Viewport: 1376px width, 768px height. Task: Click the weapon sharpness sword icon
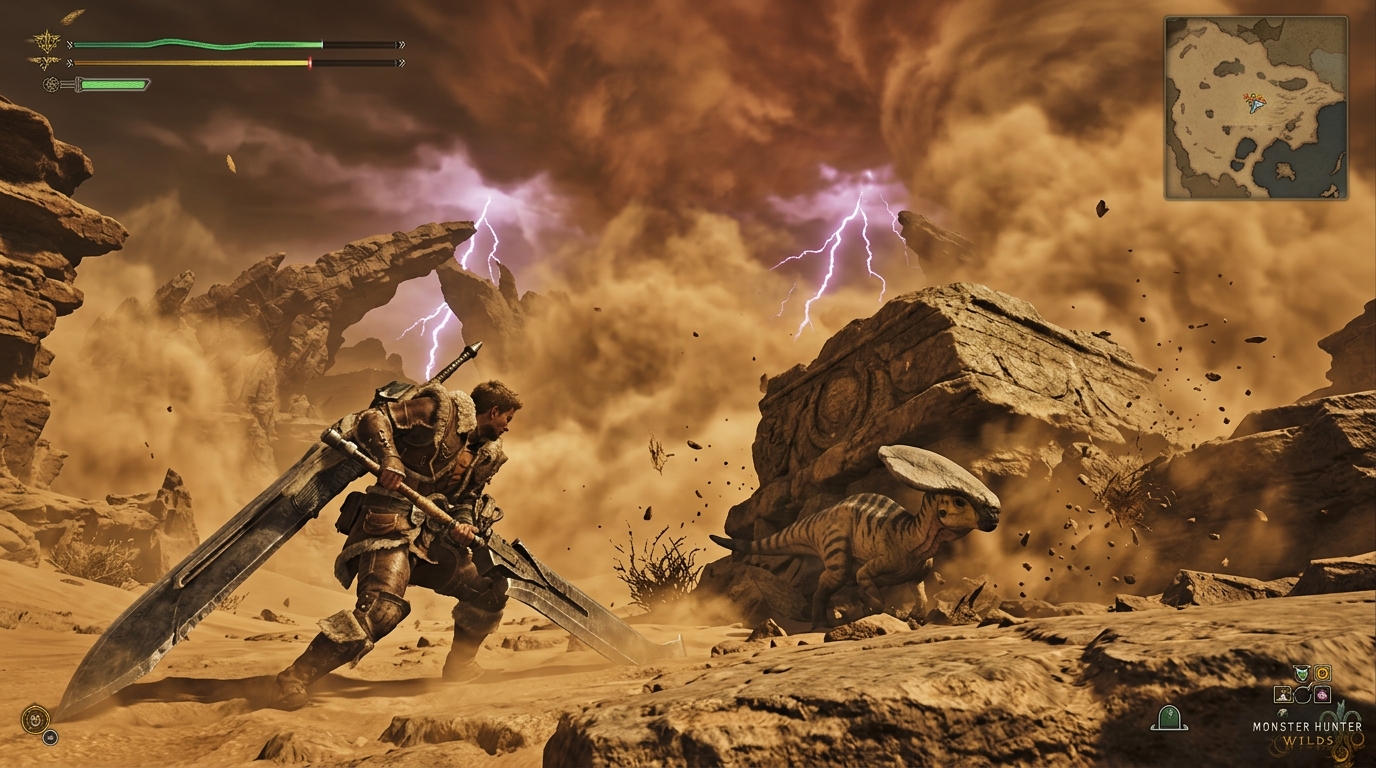click(52, 84)
